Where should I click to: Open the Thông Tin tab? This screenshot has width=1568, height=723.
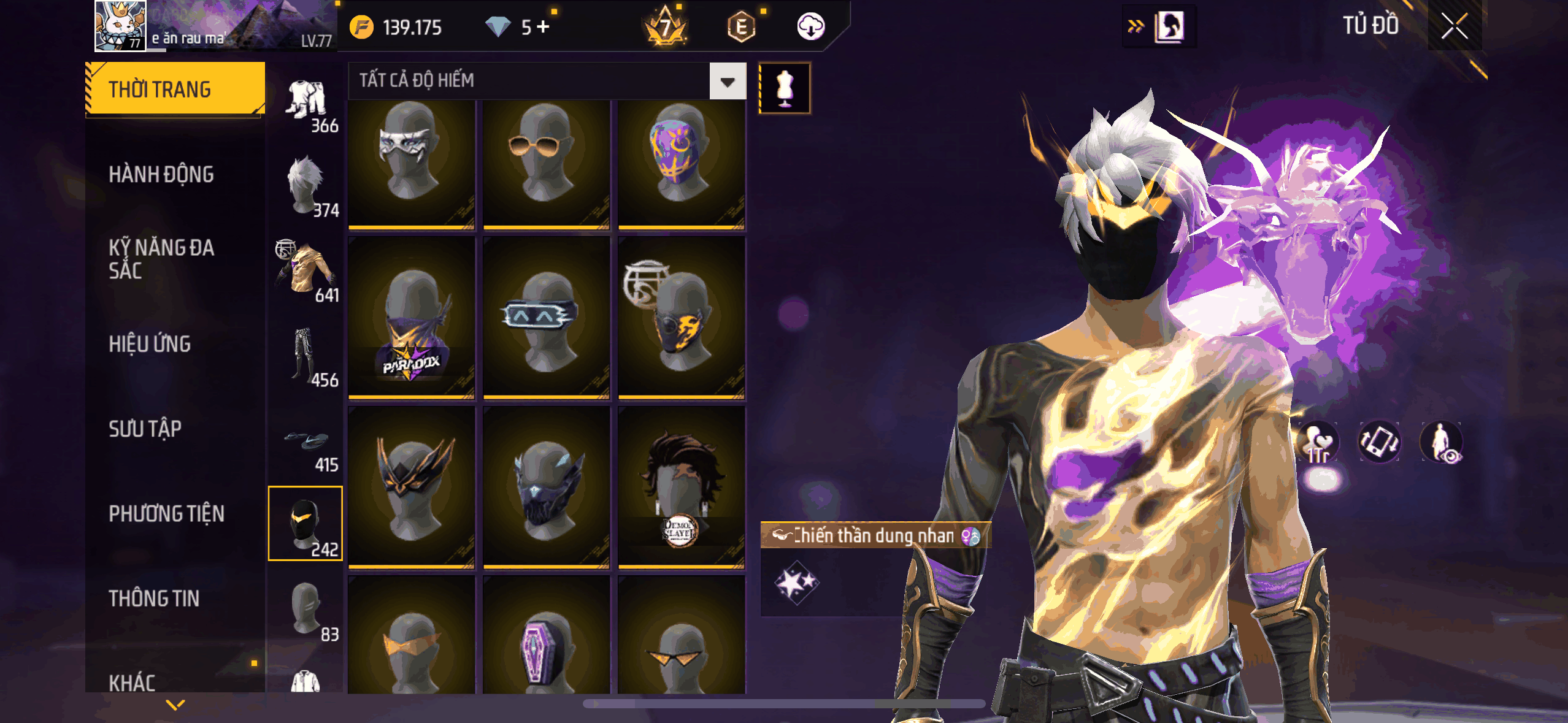click(x=154, y=599)
